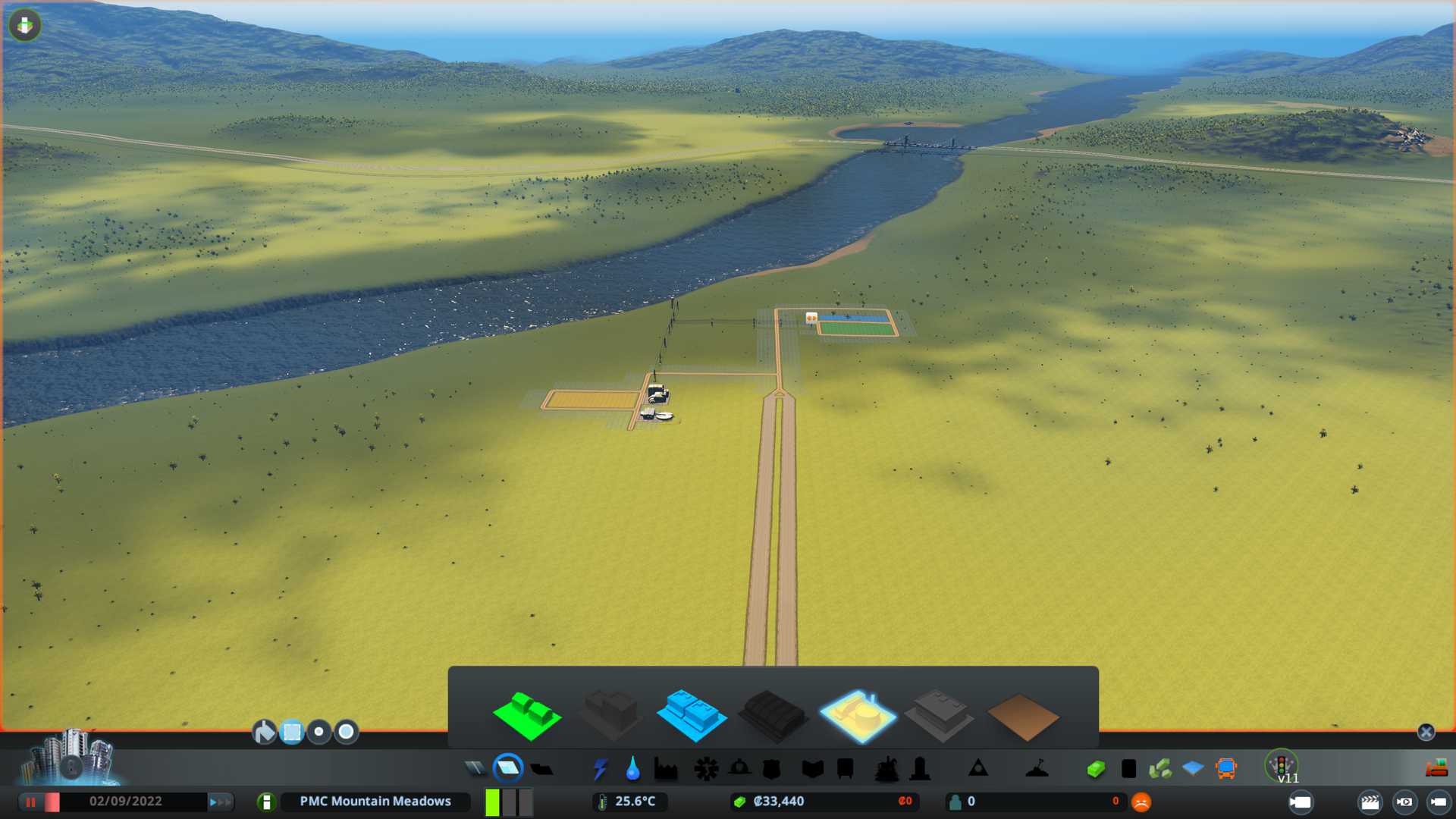Viewport: 1456px width, 819px height.
Task: Choose the small brush zoning tool
Action: (319, 732)
